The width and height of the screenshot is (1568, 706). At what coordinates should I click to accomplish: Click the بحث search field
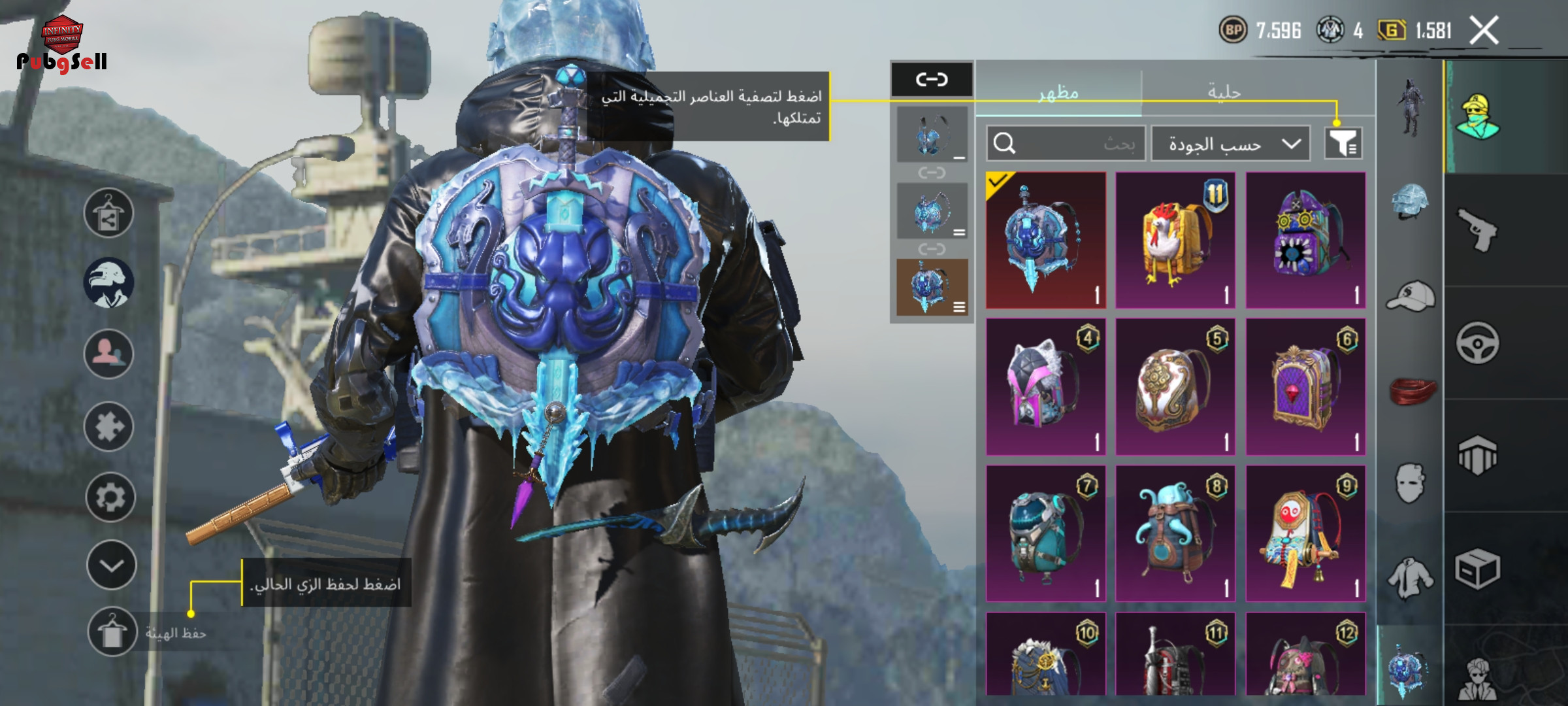pyautogui.click(x=1066, y=144)
